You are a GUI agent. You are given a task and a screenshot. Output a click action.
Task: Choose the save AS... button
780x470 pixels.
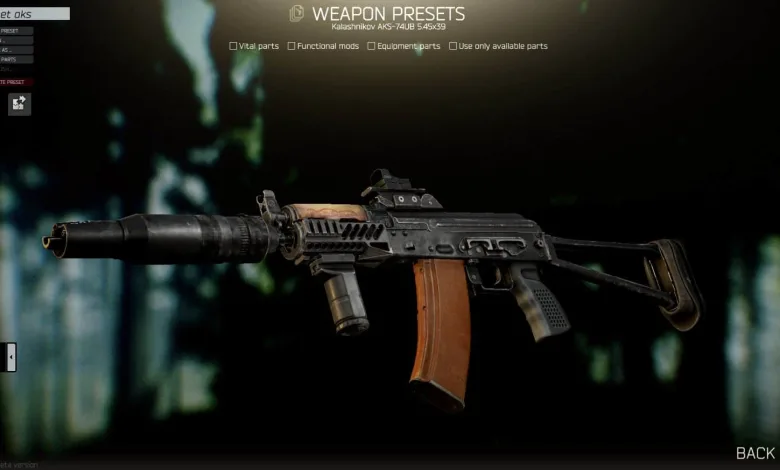click(x=16, y=50)
